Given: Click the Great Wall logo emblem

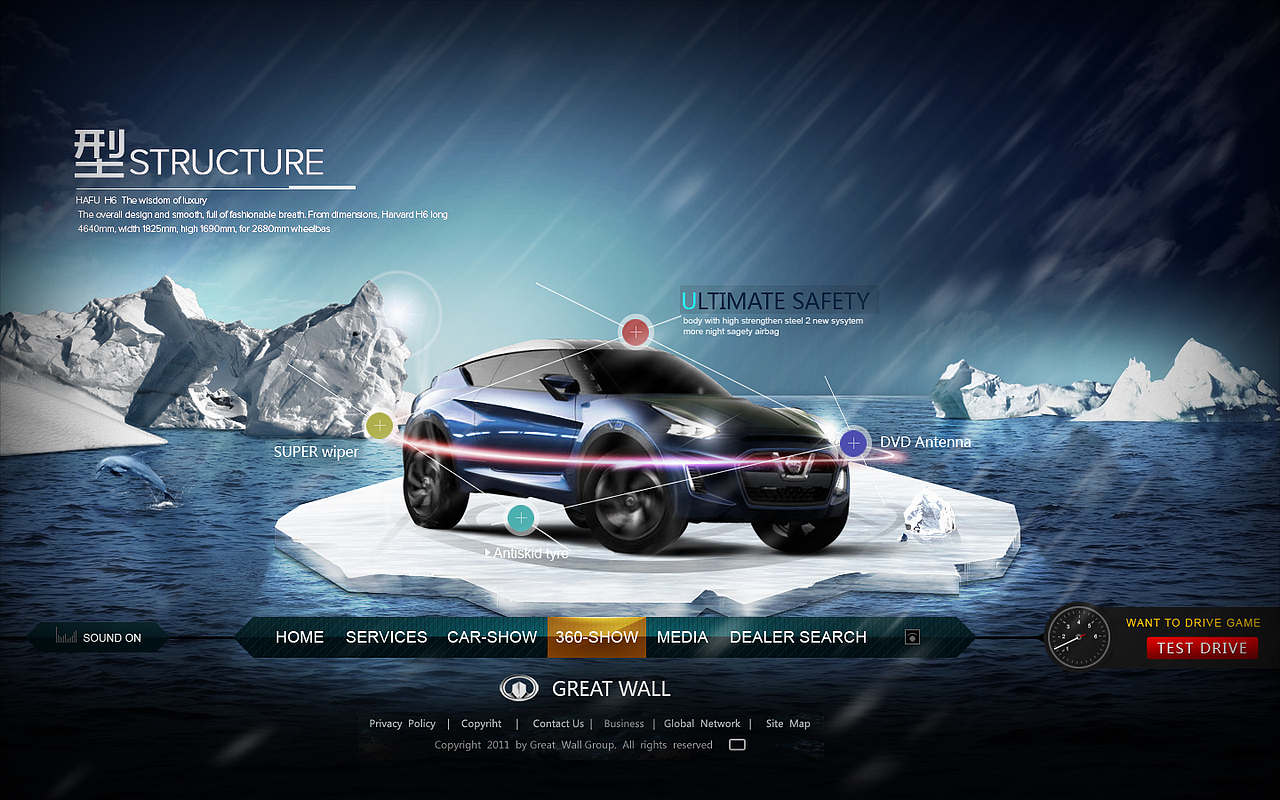Looking at the screenshot, I should 518,689.
